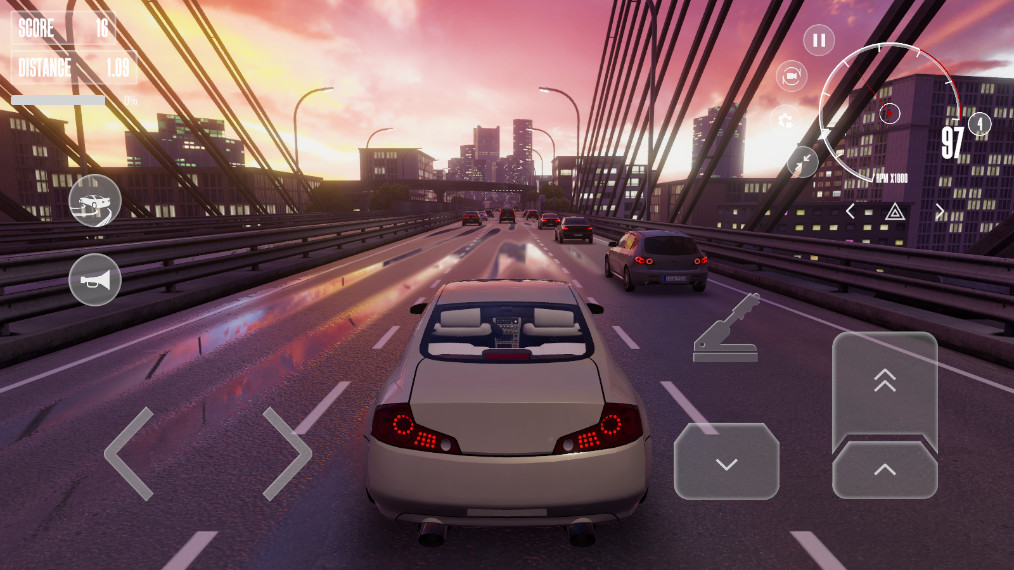Viewport: 1014px width, 570px height.
Task: Switch the camera view
Action: point(791,76)
